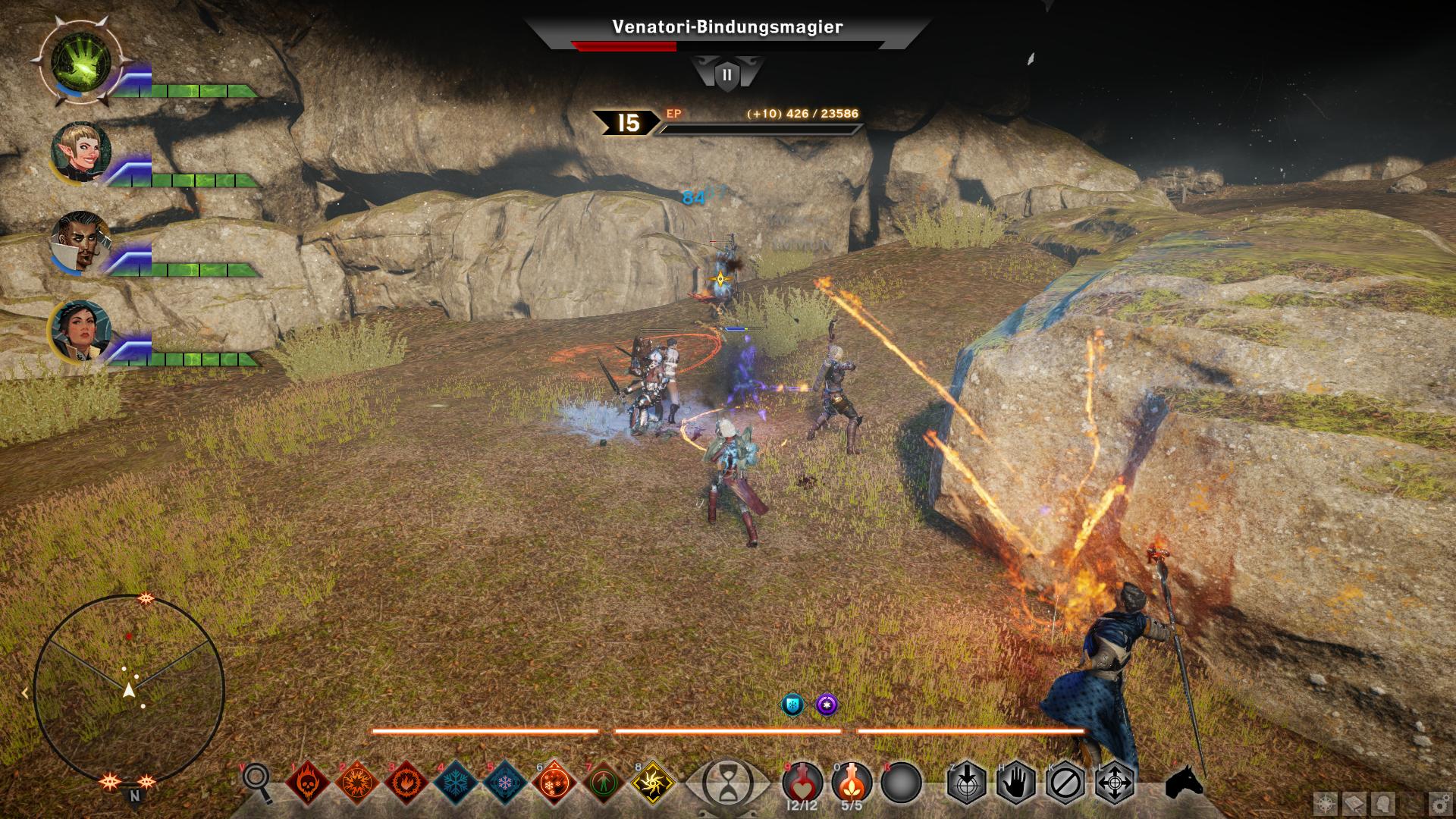Cast the frost rune spell in slot 5
This screenshot has width=1456, height=819.
(505, 782)
